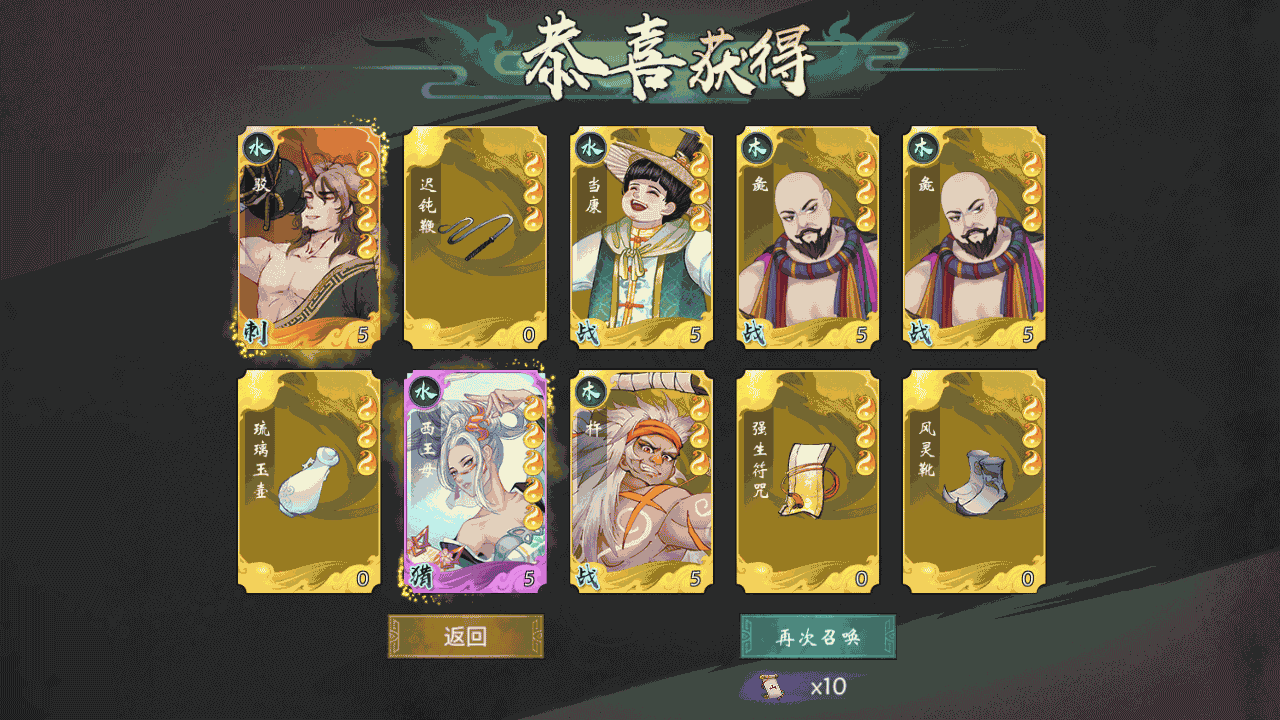
Task: Choose the 风灵靴 boots card
Action: 974,482
